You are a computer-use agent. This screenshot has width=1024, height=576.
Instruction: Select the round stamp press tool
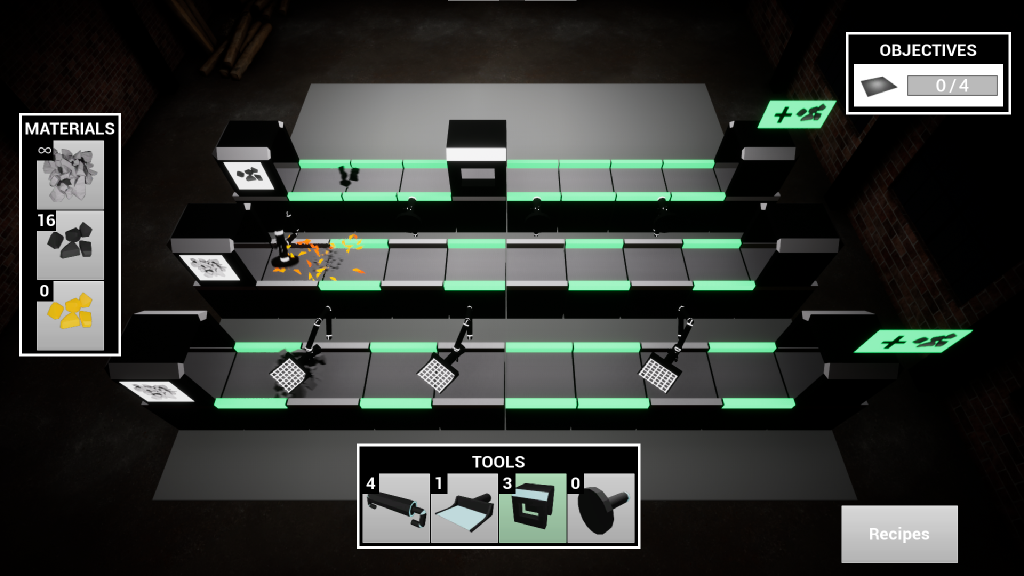(601, 508)
